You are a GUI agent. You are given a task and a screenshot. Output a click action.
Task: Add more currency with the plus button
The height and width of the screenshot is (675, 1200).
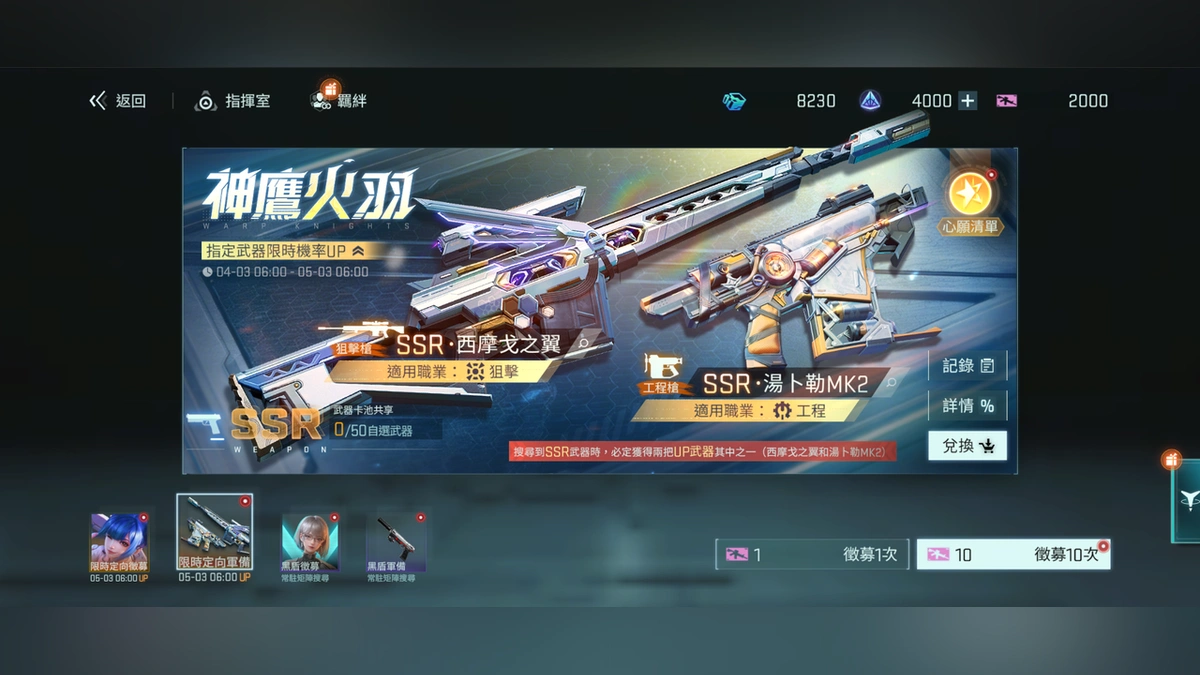coord(967,101)
